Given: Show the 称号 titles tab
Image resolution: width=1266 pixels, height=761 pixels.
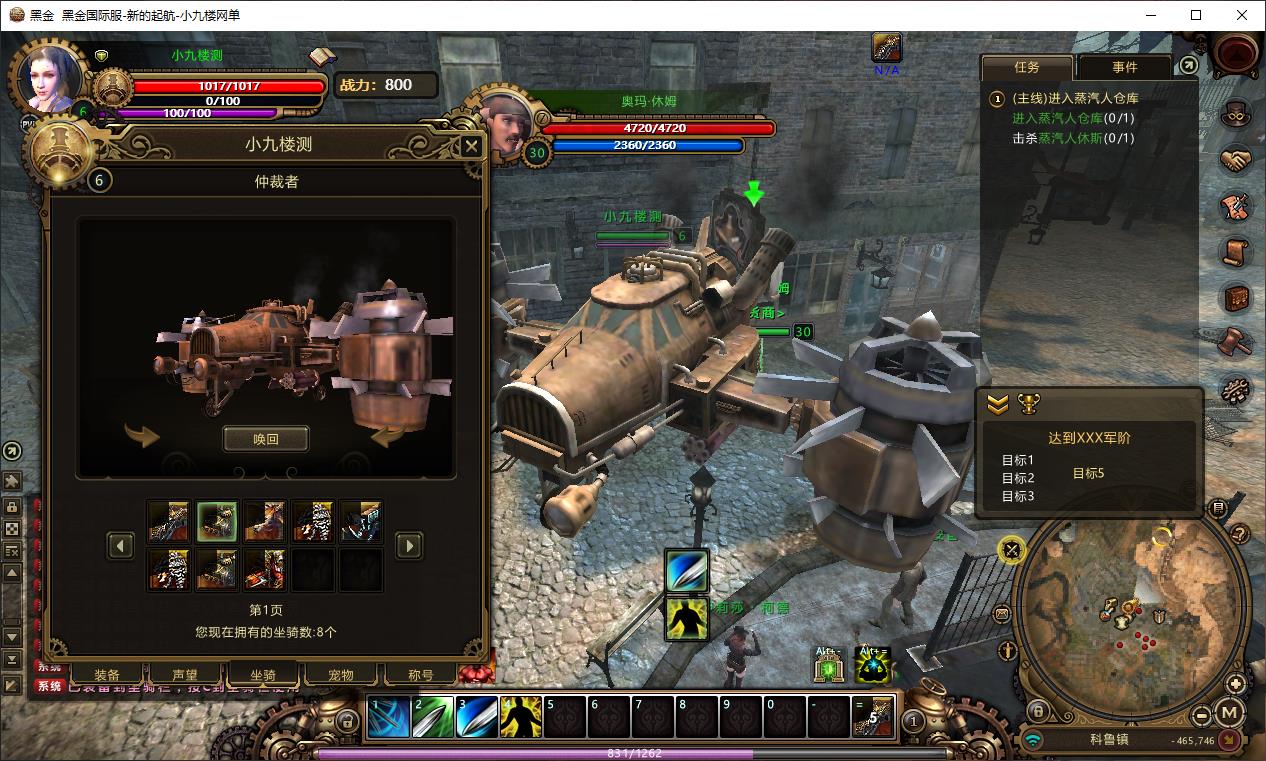Looking at the screenshot, I should pyautogui.click(x=421, y=675).
